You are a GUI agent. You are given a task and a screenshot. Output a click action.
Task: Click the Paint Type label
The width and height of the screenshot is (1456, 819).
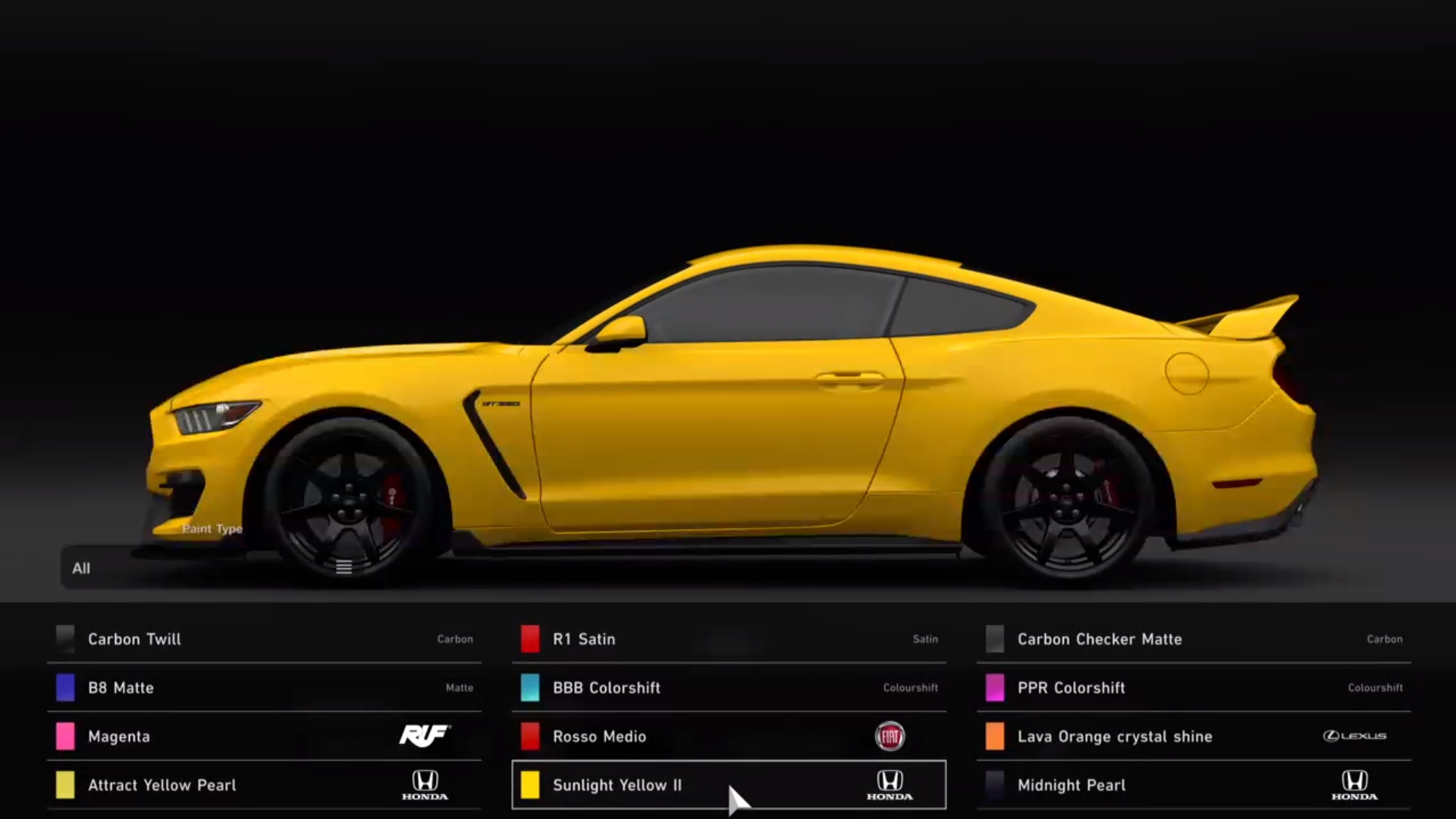212,529
